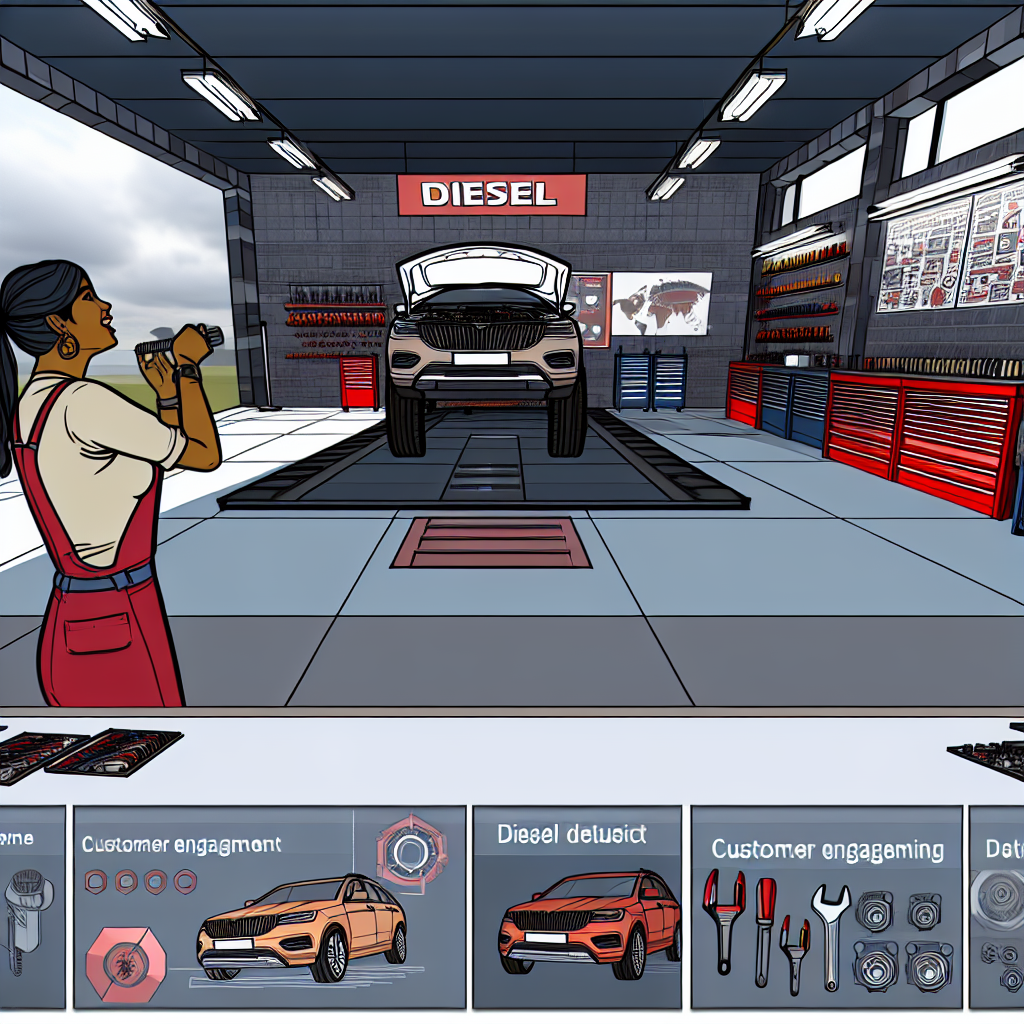The height and width of the screenshot is (1024, 1024).
Task: Choose the red SUV diesel card
Action: pyautogui.click(x=580, y=907)
